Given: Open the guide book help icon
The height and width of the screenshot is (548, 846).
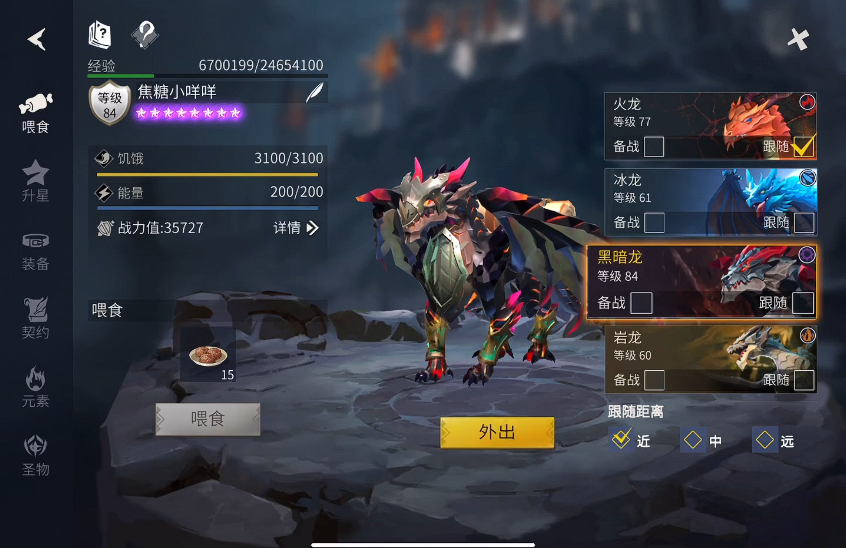Looking at the screenshot, I should point(100,36).
